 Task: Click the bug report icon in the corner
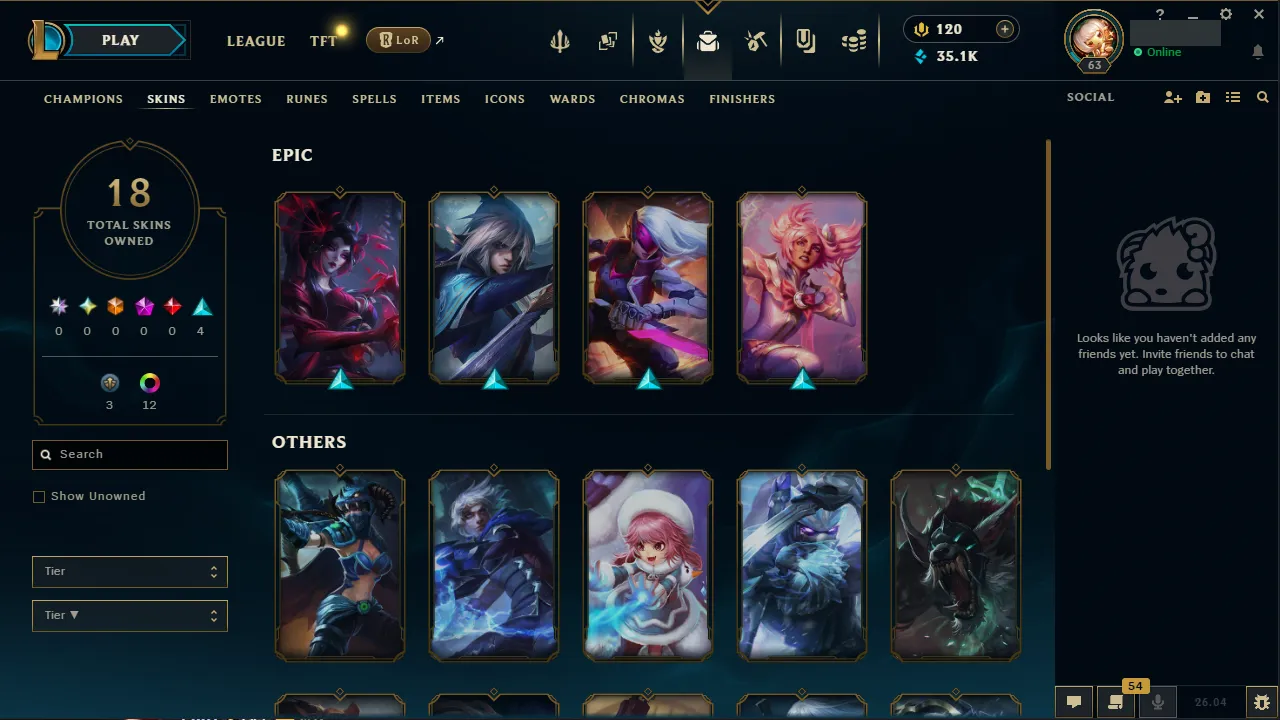click(1262, 701)
